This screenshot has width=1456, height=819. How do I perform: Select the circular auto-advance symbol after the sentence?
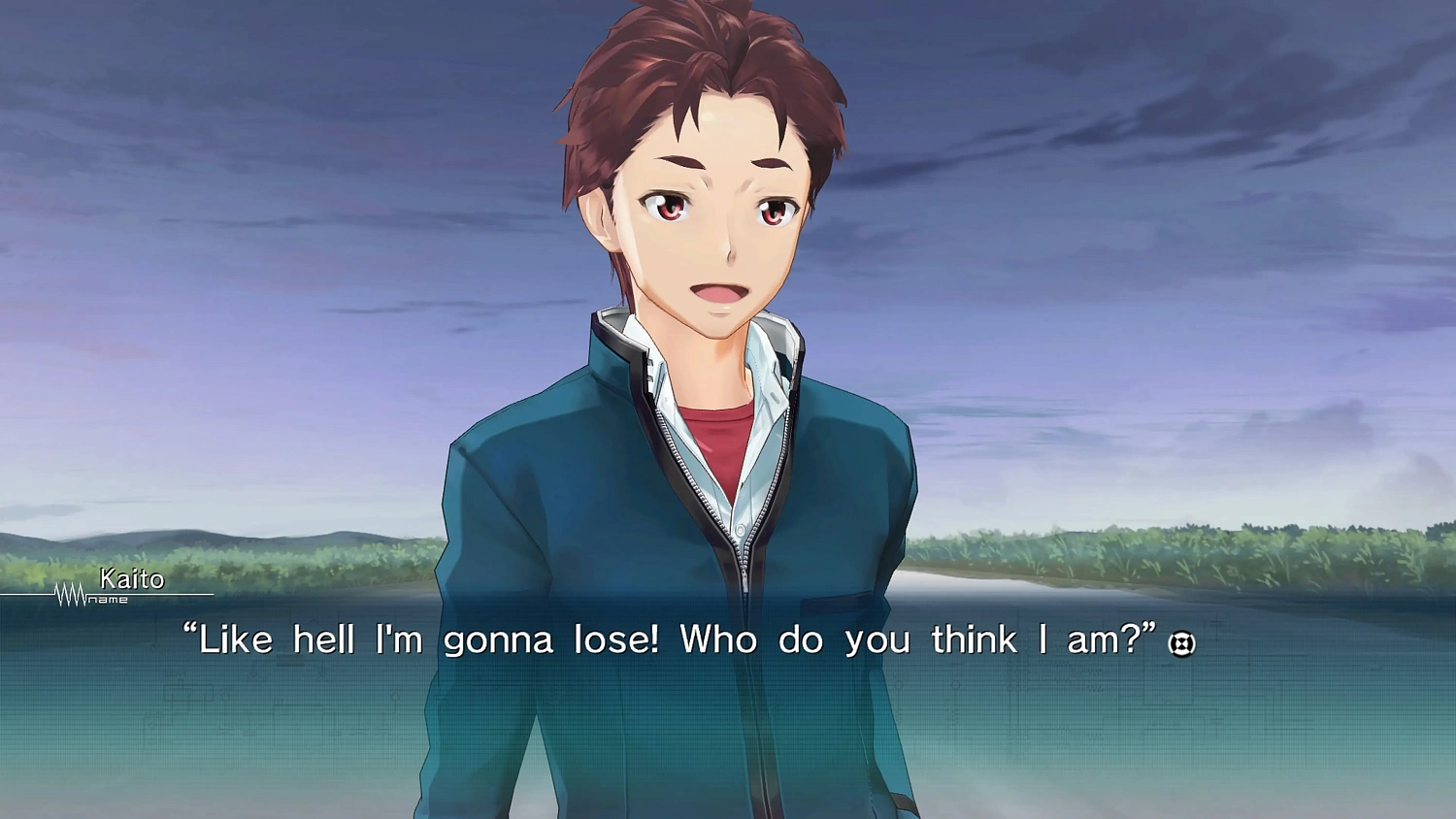[1184, 644]
